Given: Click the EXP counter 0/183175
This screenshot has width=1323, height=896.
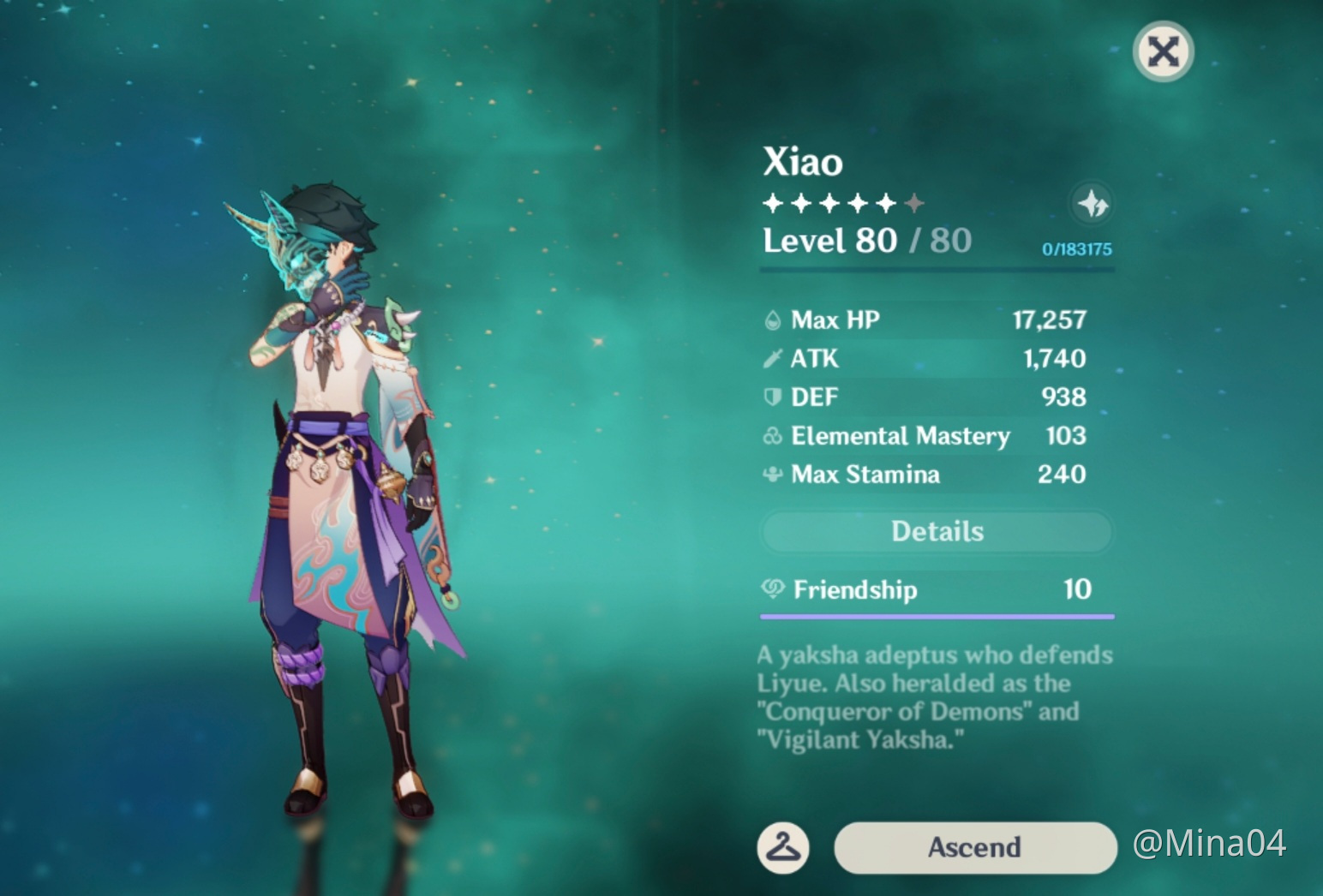Looking at the screenshot, I should [x=1075, y=250].
